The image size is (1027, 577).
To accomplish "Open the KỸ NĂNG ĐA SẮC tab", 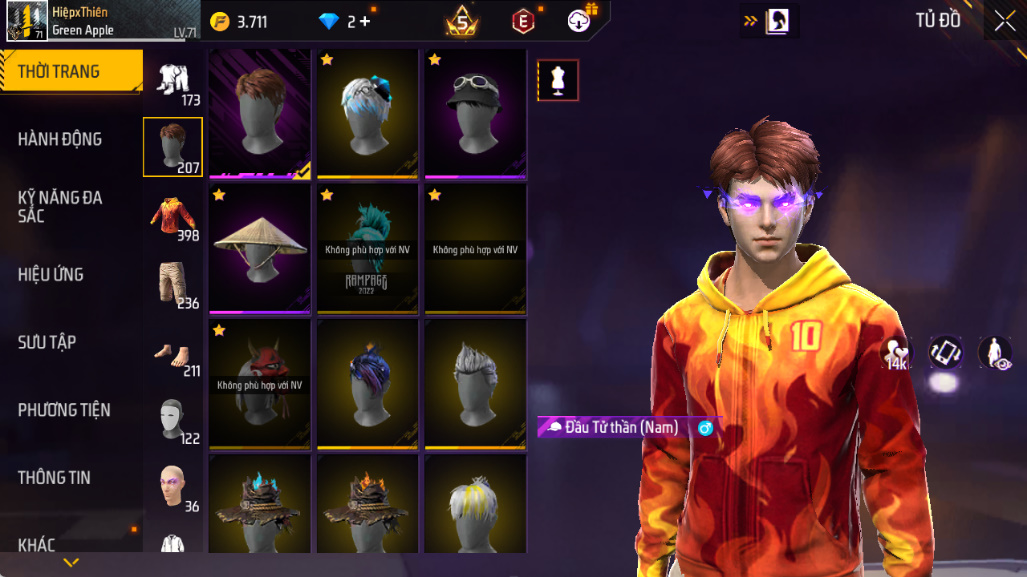I will tap(60, 206).
